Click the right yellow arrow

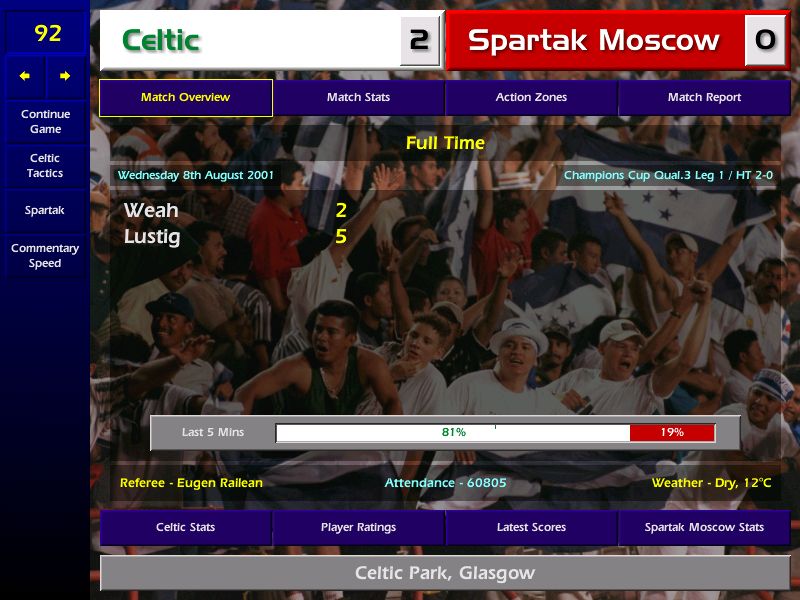[x=65, y=76]
